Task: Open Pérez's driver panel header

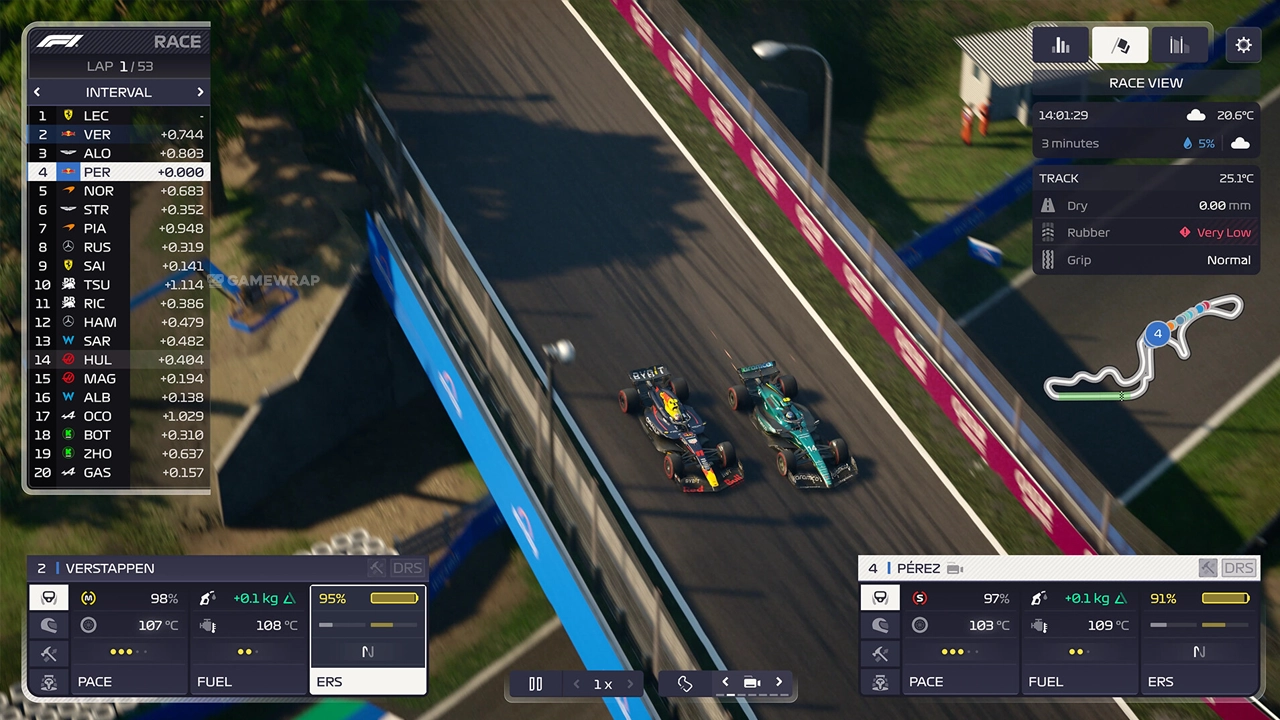Action: pyautogui.click(x=1020, y=568)
